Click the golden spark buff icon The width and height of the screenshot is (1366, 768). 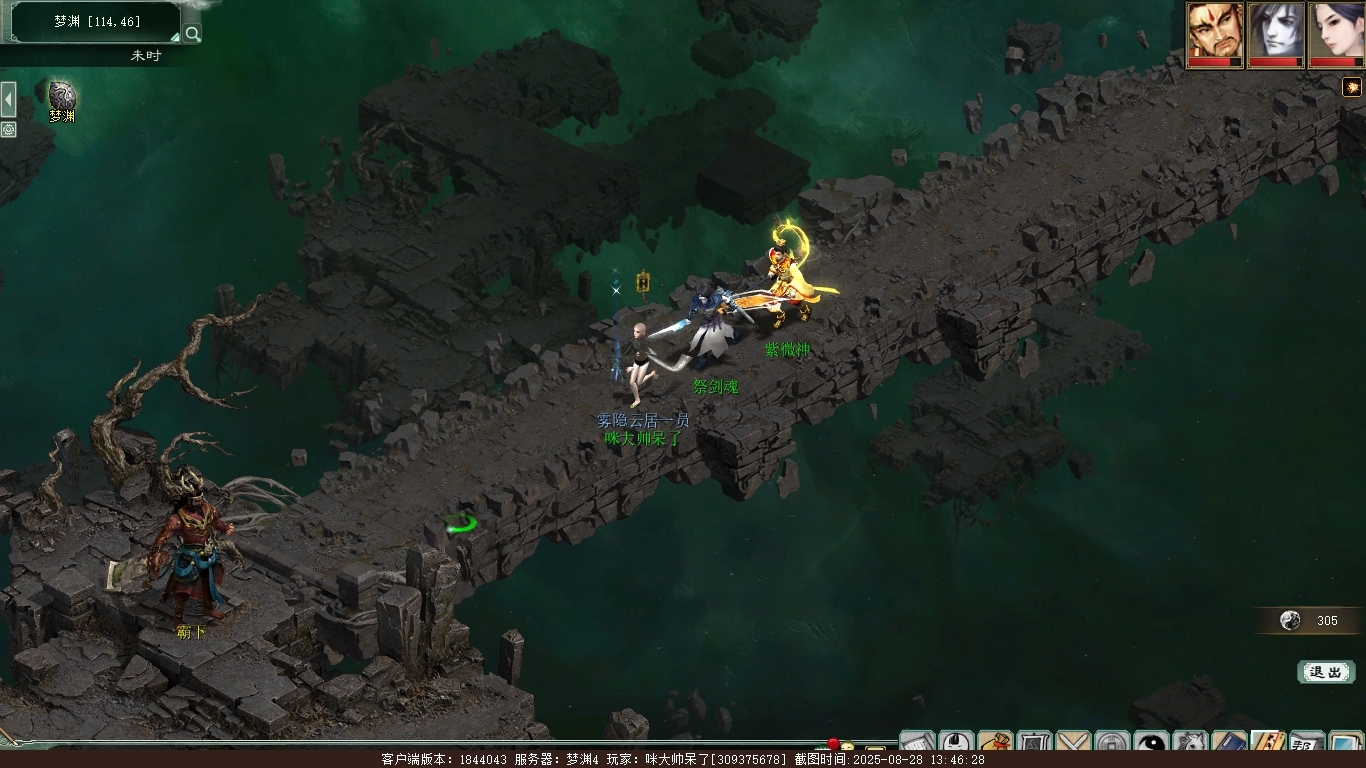click(x=1352, y=87)
